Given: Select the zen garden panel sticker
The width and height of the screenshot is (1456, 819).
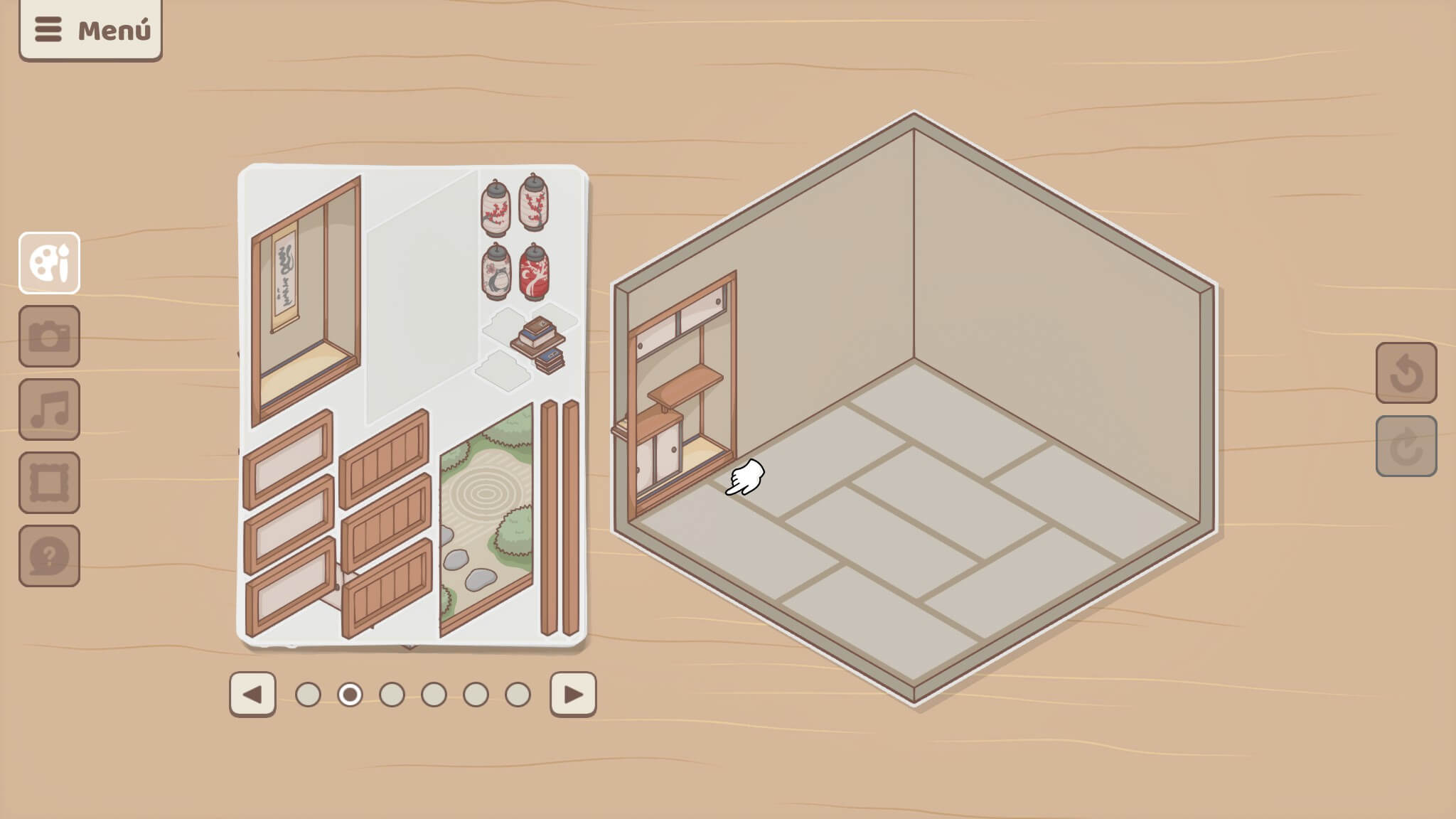Looking at the screenshot, I should click(x=486, y=519).
